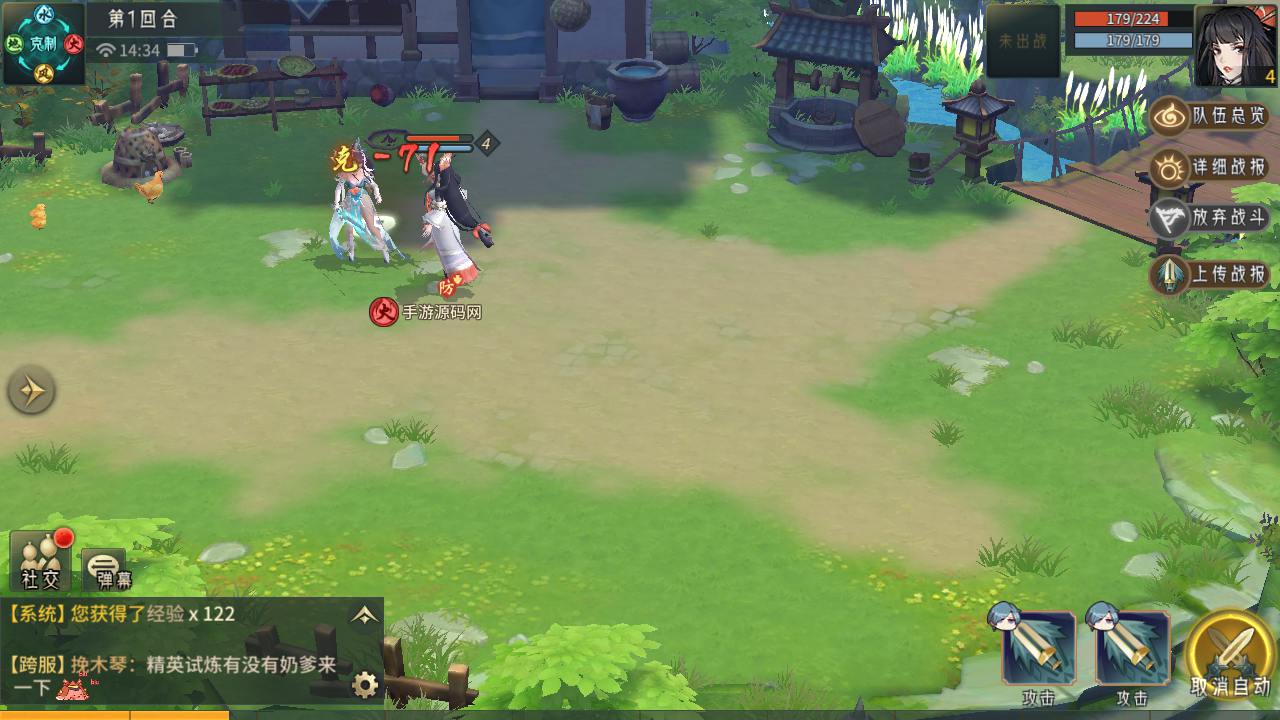Cancel auto-battle with 取消自动
This screenshot has width=1280, height=720.
pos(1231,655)
